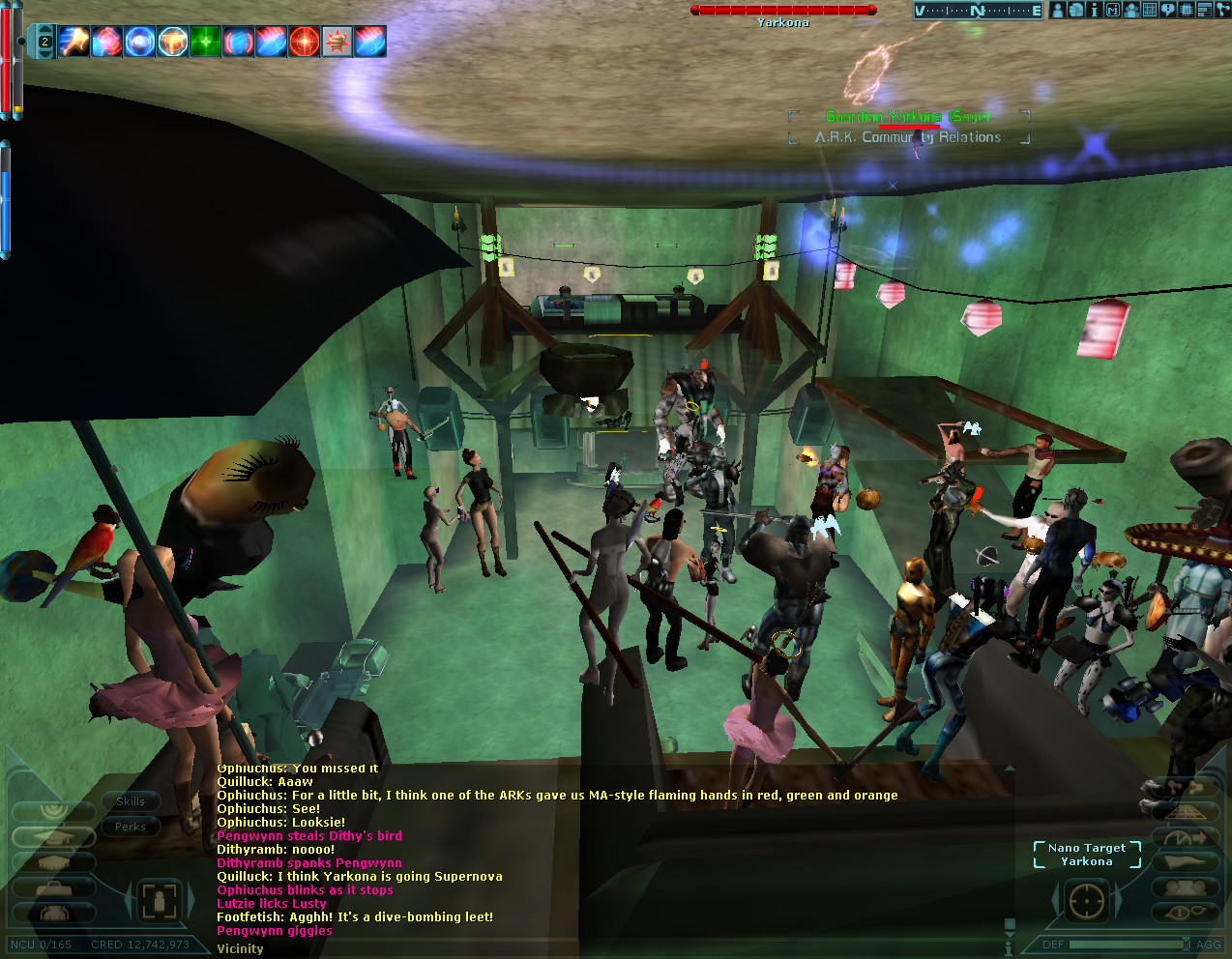Viewport: 1232px width, 959px height.
Task: Select the Guardian Yarkona target nameplate
Action: [907, 117]
